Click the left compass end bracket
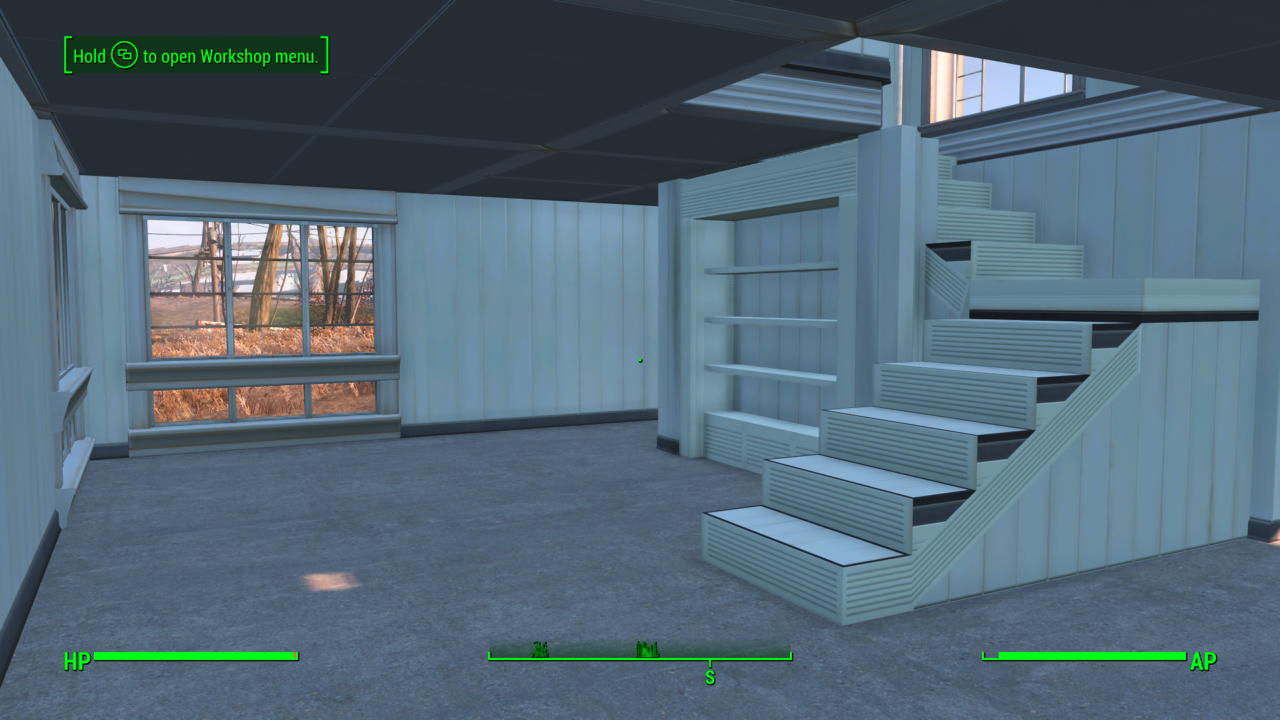1280x720 pixels. tap(489, 657)
